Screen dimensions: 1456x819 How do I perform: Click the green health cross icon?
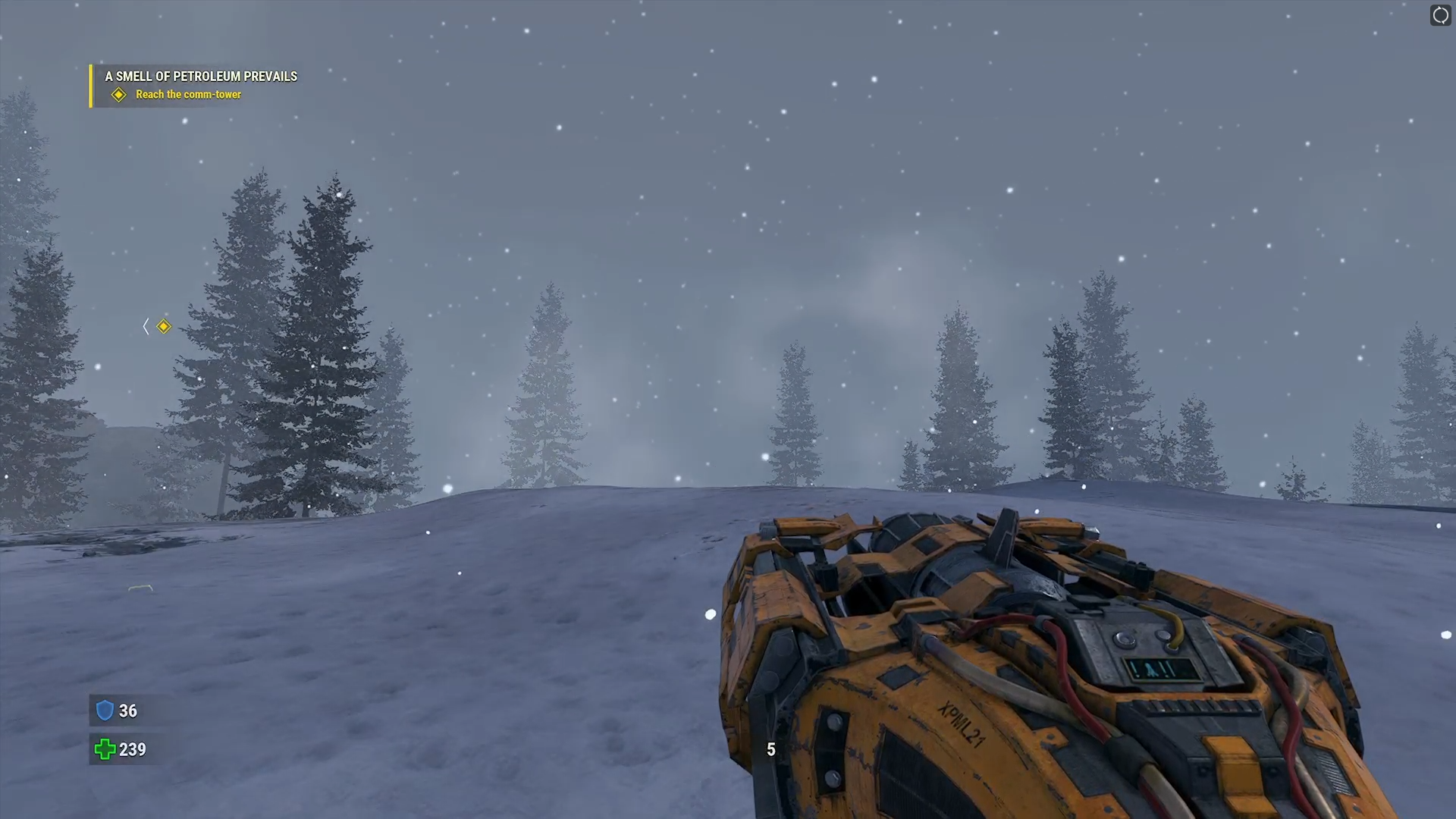tap(105, 750)
